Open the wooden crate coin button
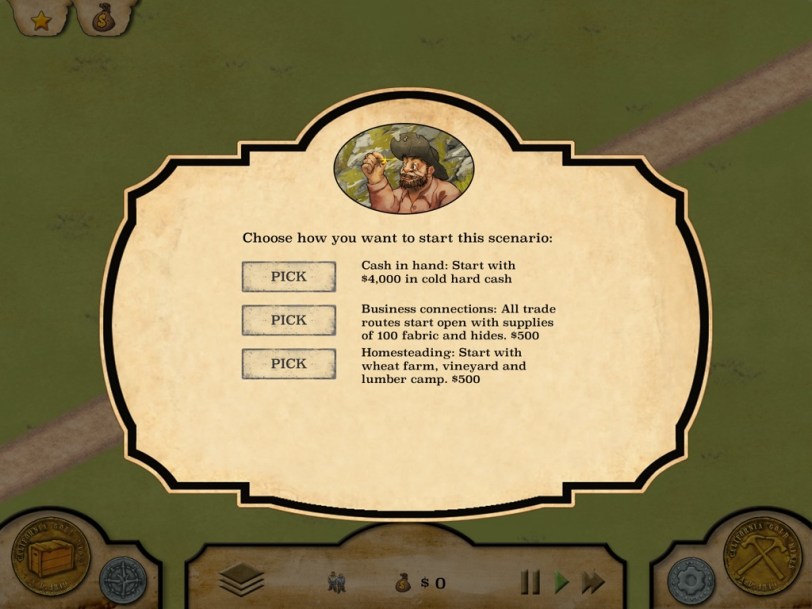The image size is (812, 609). pos(51,556)
